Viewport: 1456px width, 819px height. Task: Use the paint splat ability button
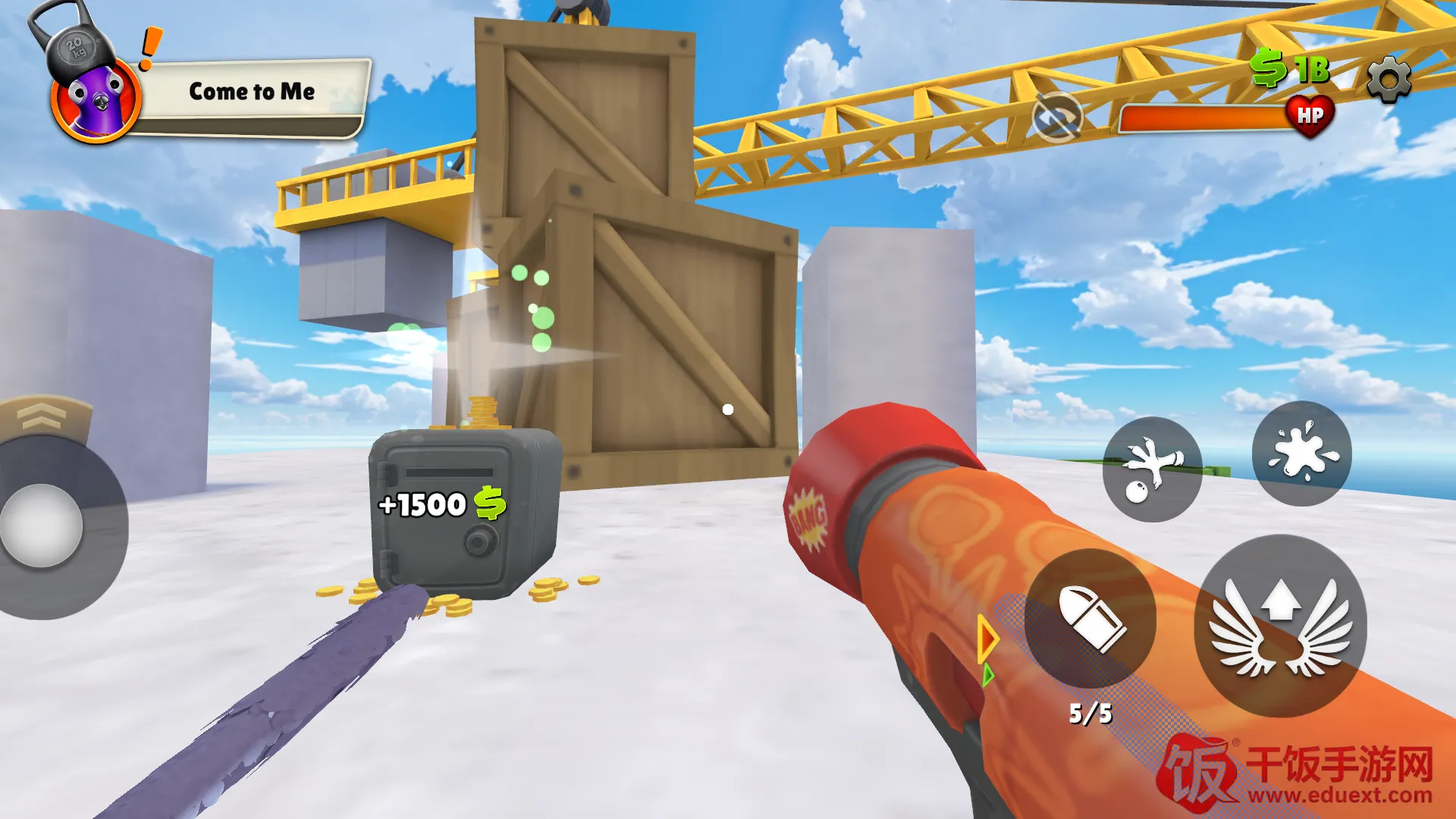(1301, 453)
